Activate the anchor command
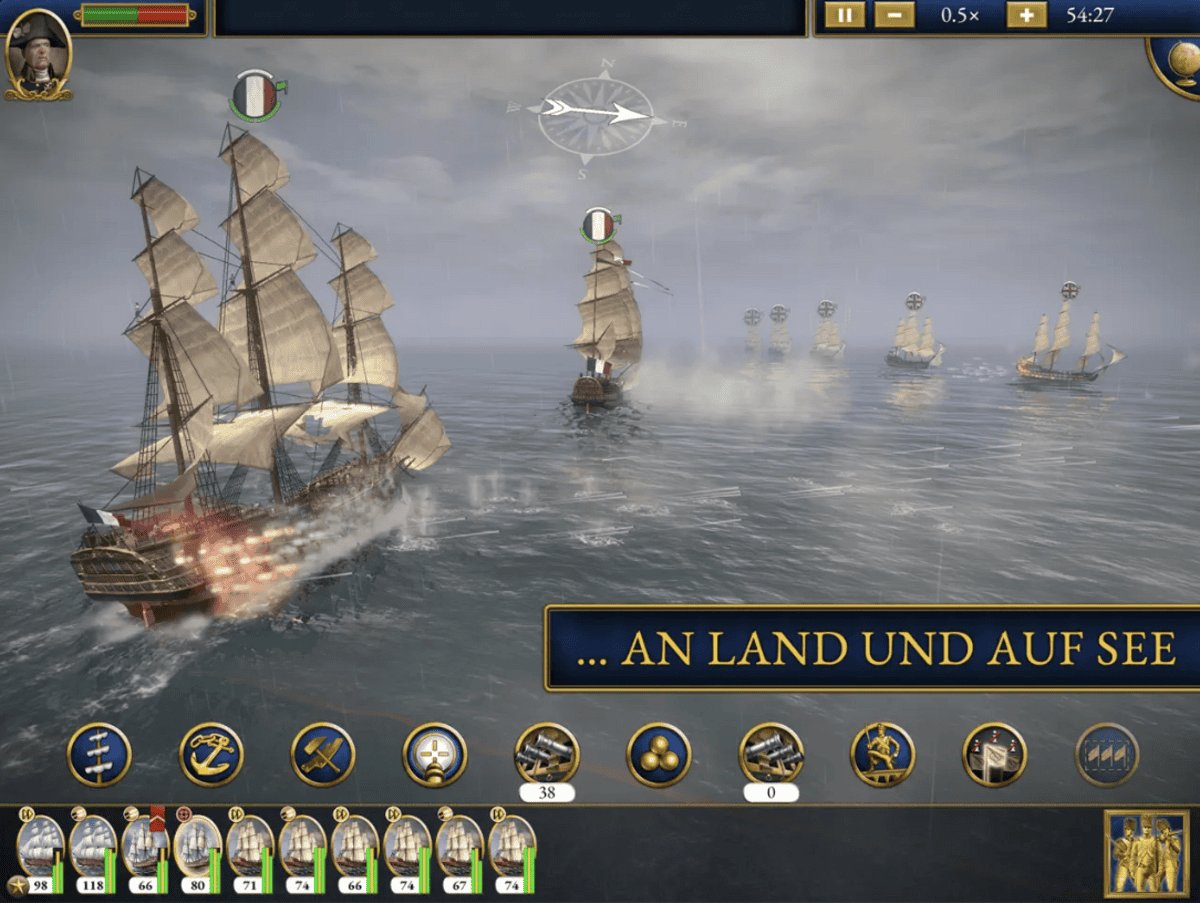This screenshot has width=1200, height=903. (211, 754)
